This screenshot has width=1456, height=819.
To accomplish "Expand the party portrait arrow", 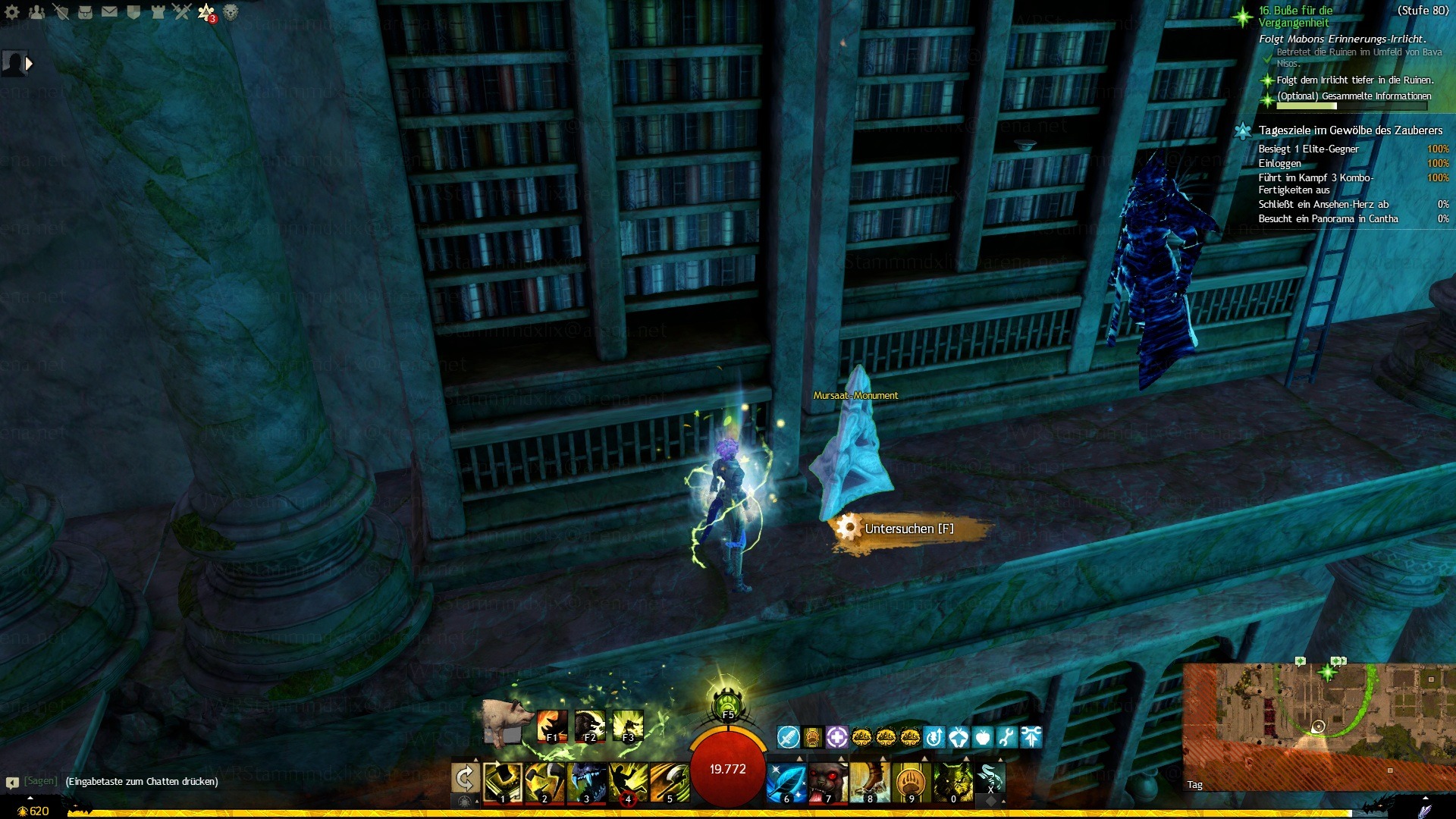I will (29, 64).
